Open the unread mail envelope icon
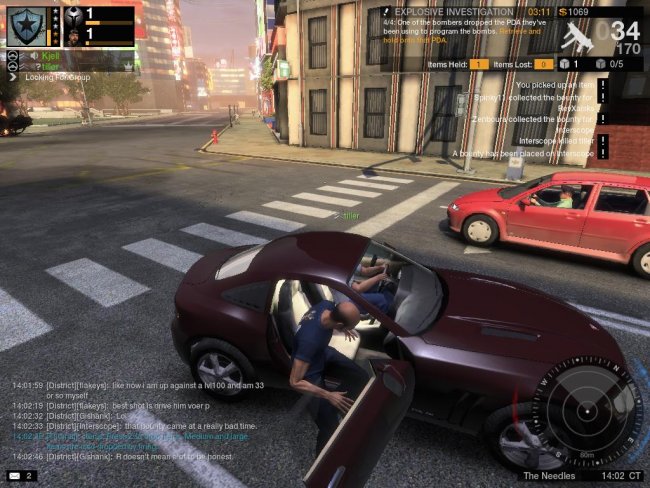The image size is (650, 488). coord(15,475)
